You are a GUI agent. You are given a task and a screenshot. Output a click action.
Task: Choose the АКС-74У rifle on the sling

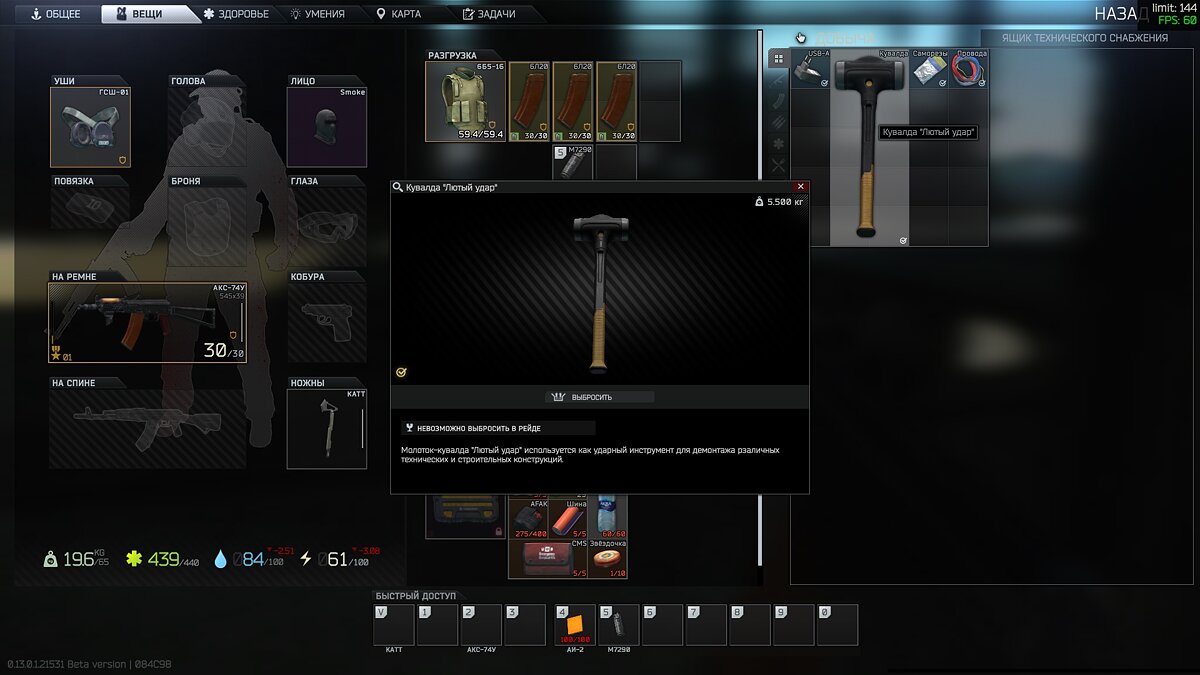pyautogui.click(x=147, y=322)
